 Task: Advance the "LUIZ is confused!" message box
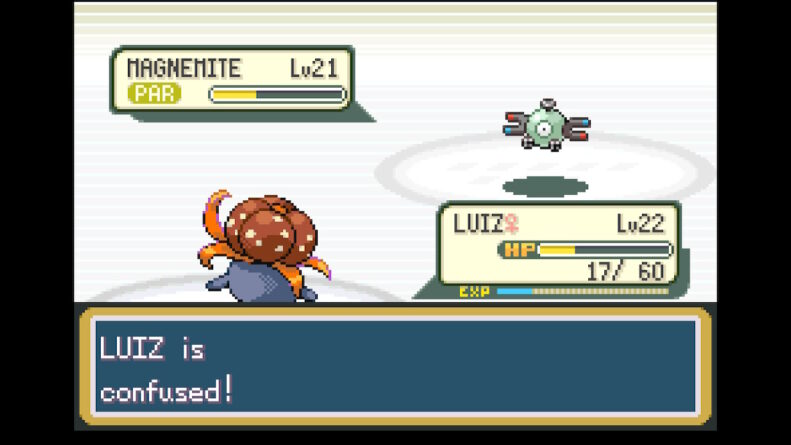(395, 365)
